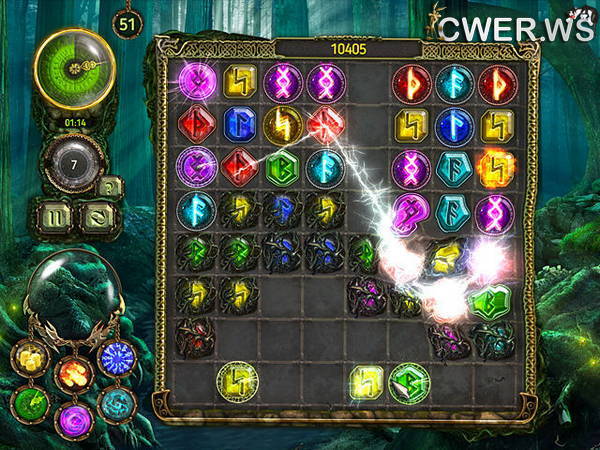Activate the teal amulet power-up
Image resolution: width=600 pixels, height=450 pixels.
tap(116, 404)
